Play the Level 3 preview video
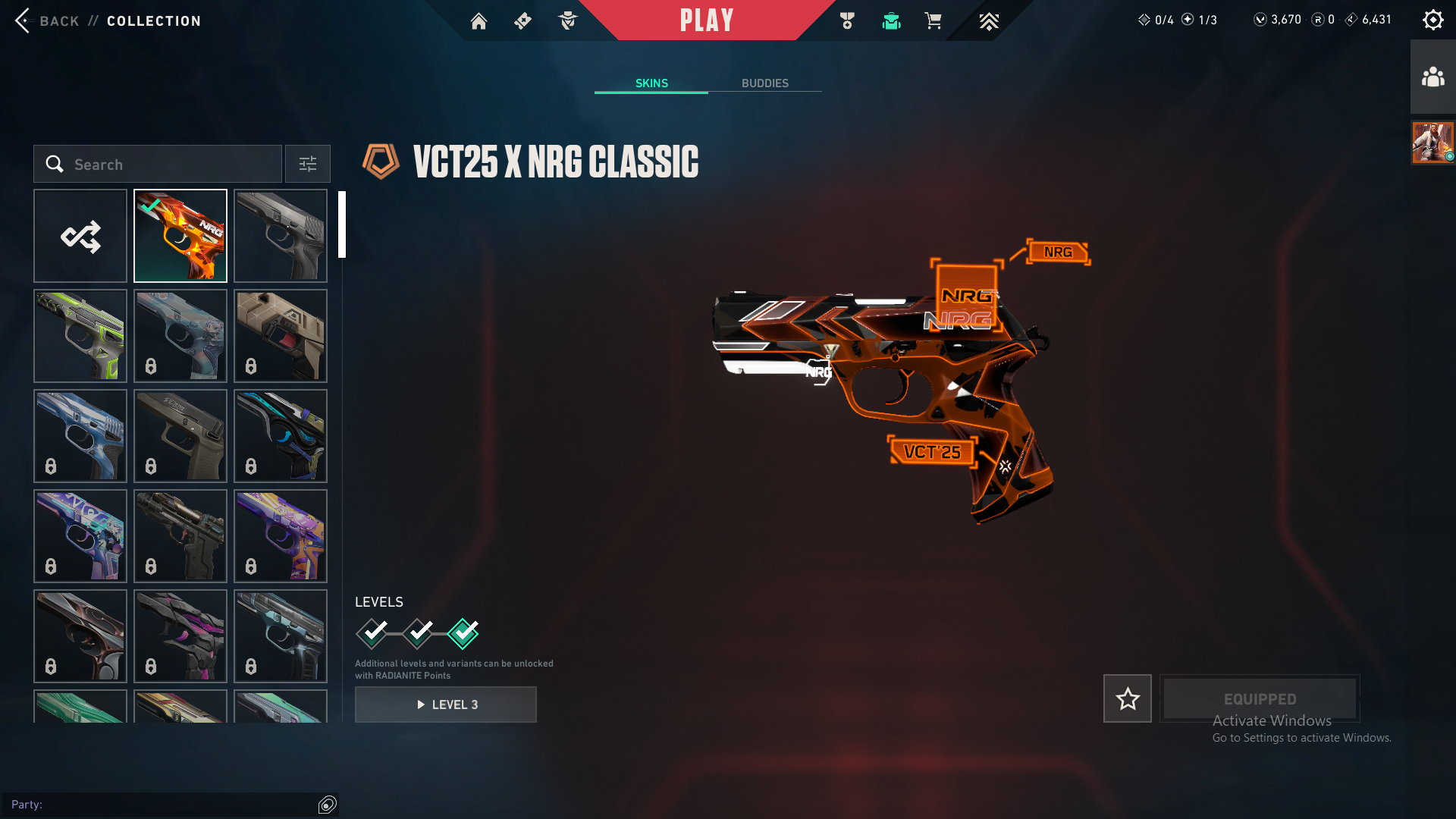 coord(446,704)
